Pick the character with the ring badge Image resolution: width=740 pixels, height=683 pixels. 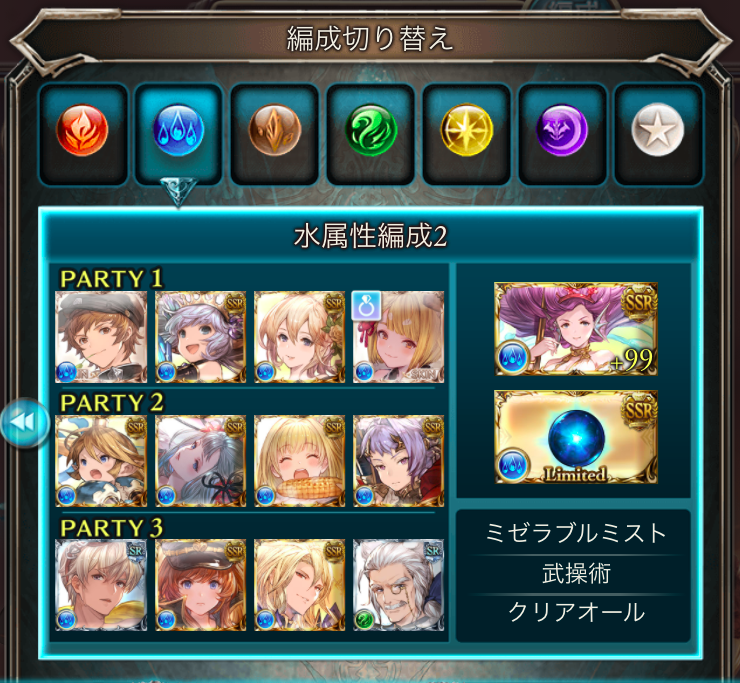[399, 337]
